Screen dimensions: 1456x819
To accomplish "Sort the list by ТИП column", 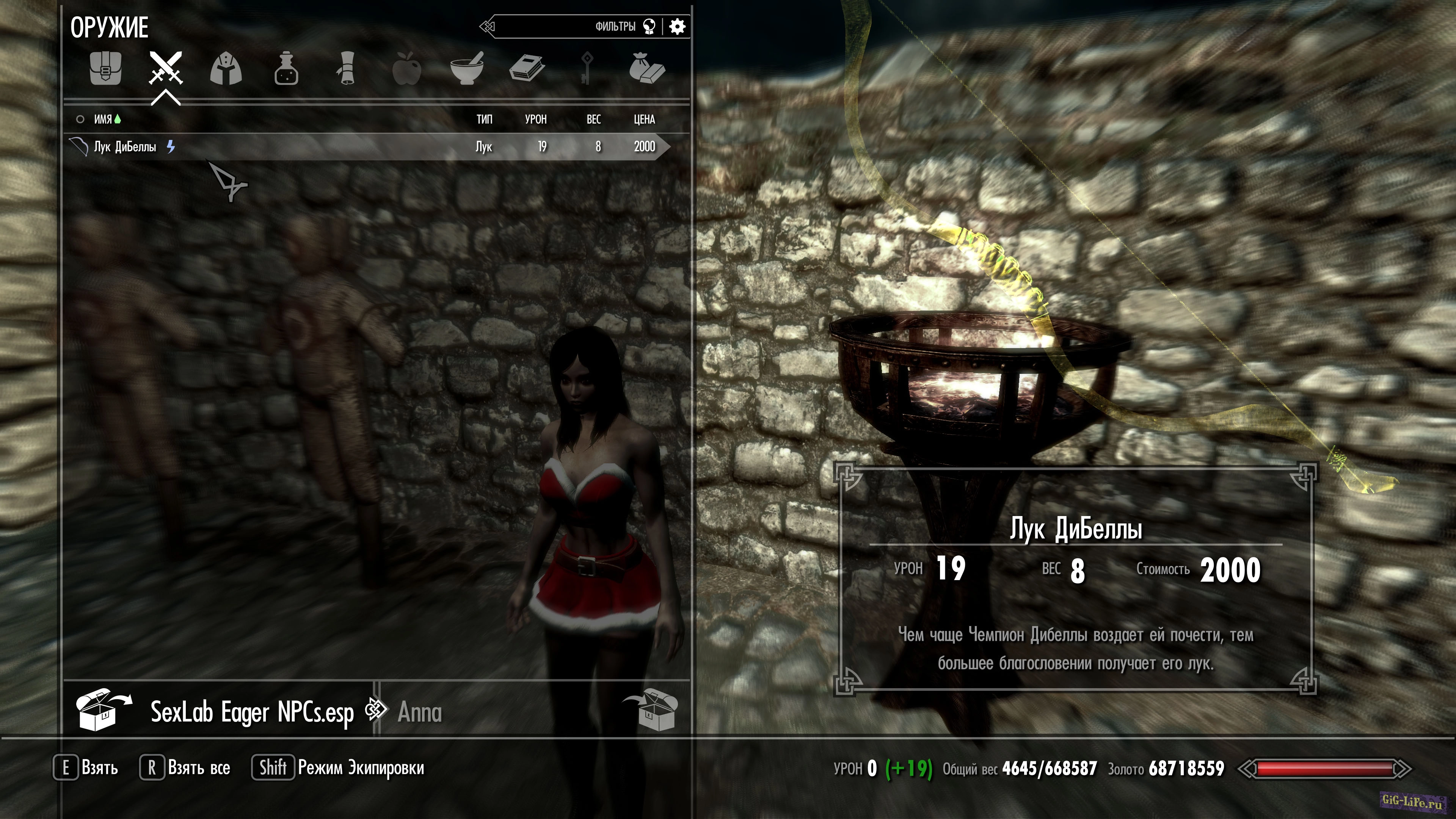I will click(485, 119).
